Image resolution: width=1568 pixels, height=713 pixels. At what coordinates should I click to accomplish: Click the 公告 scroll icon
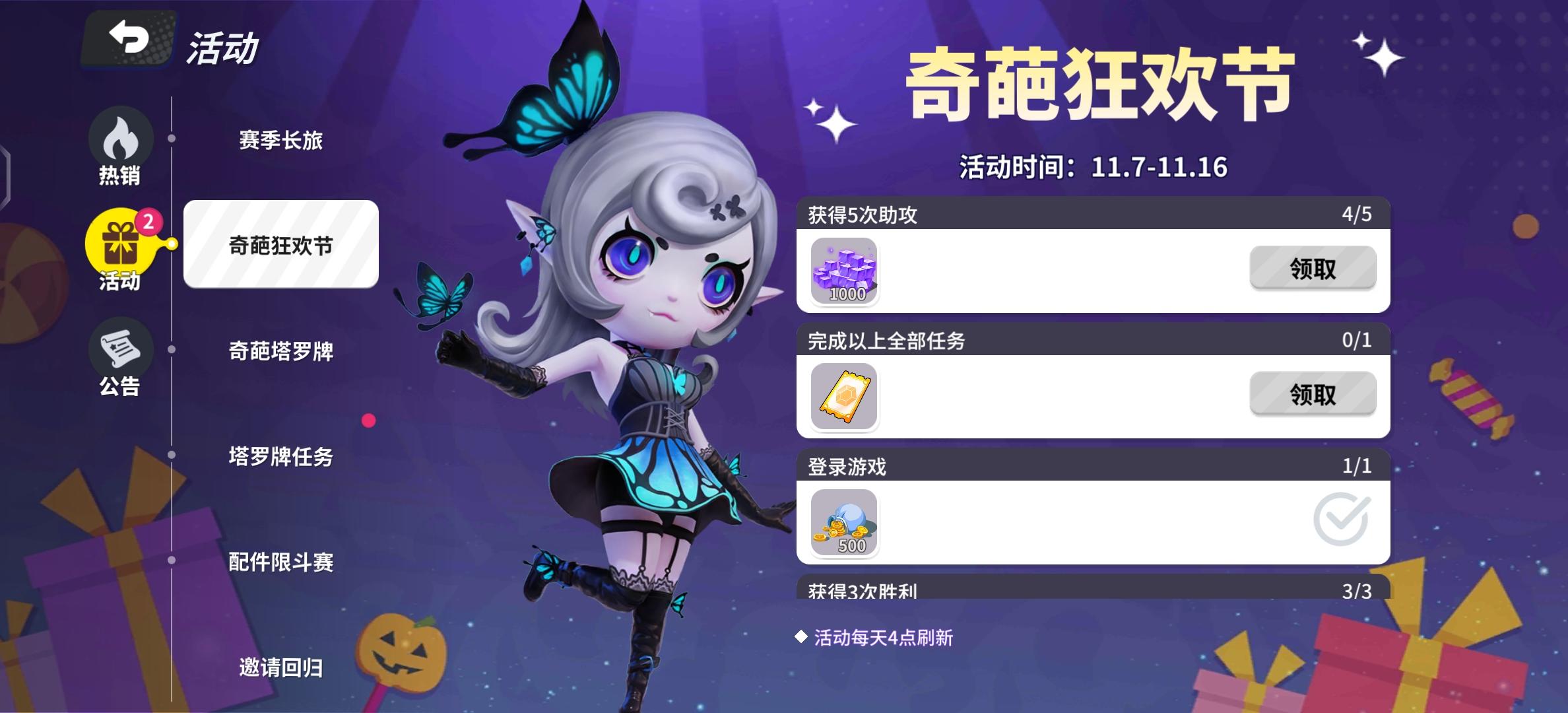(x=120, y=350)
